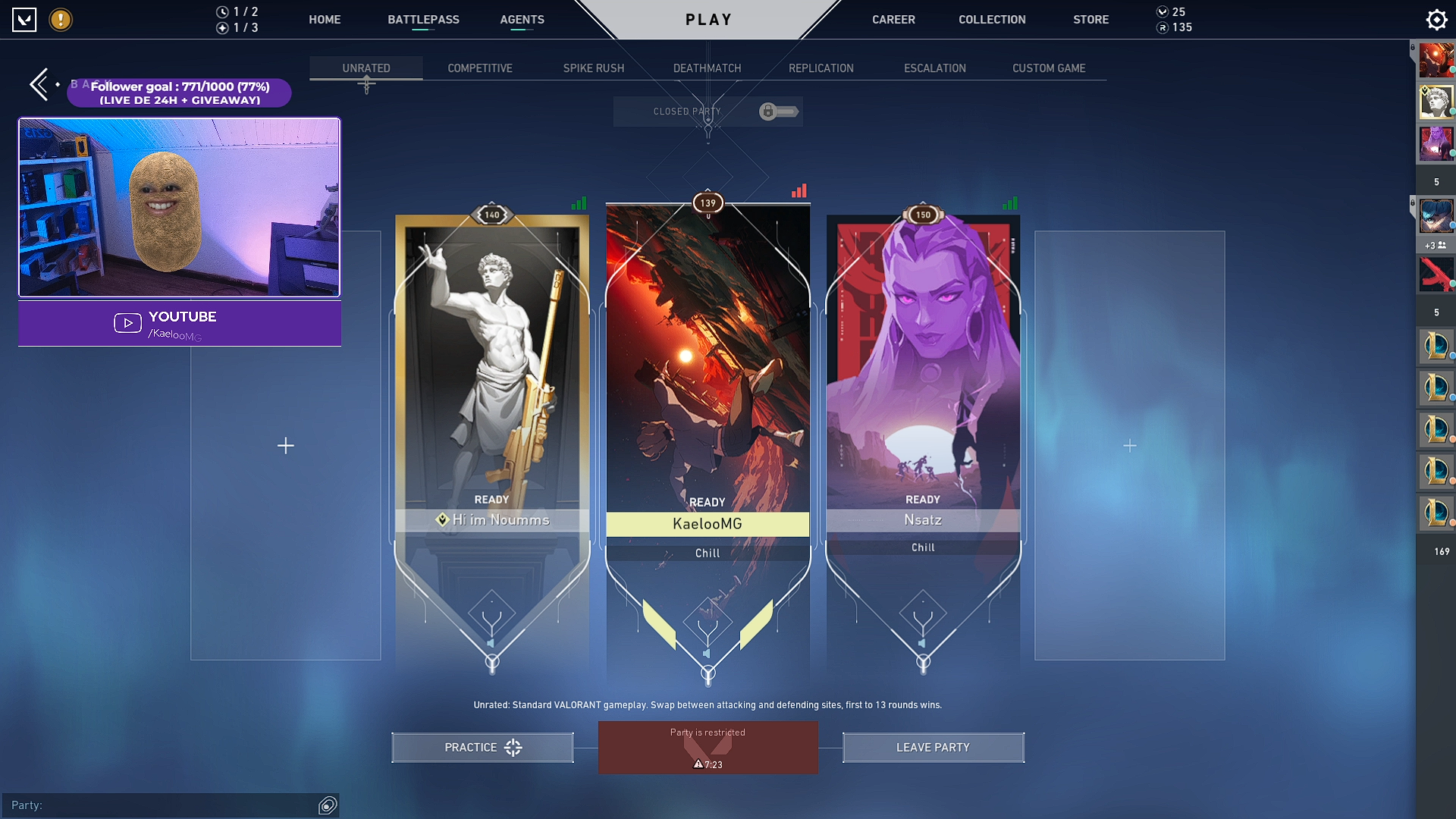
Task: Open the settings gear icon
Action: click(1436, 20)
